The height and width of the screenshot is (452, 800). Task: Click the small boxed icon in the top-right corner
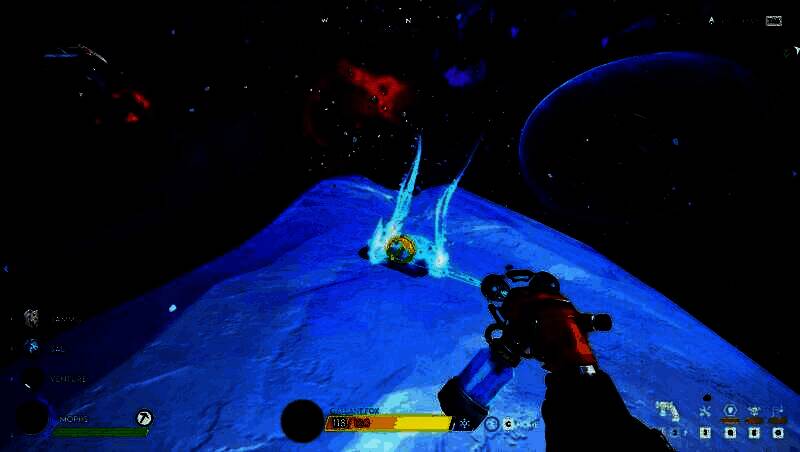[773, 20]
